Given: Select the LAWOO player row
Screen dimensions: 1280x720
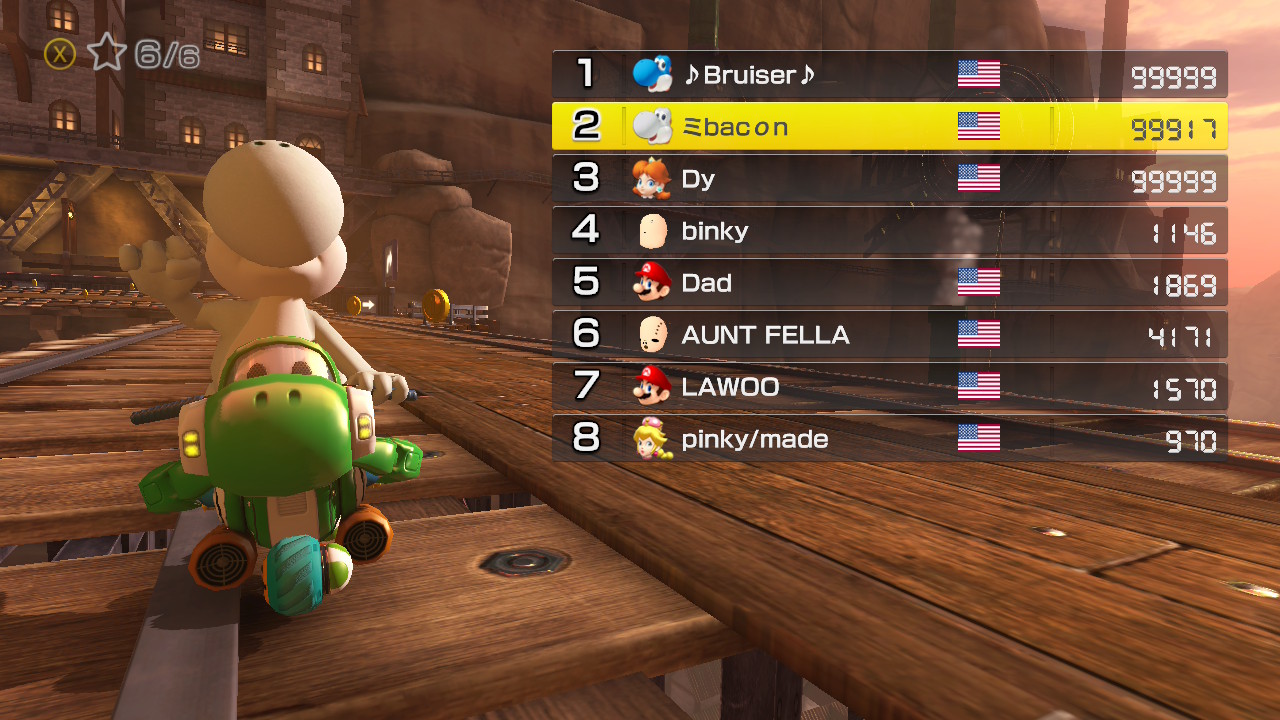Looking at the screenshot, I should click(889, 387).
